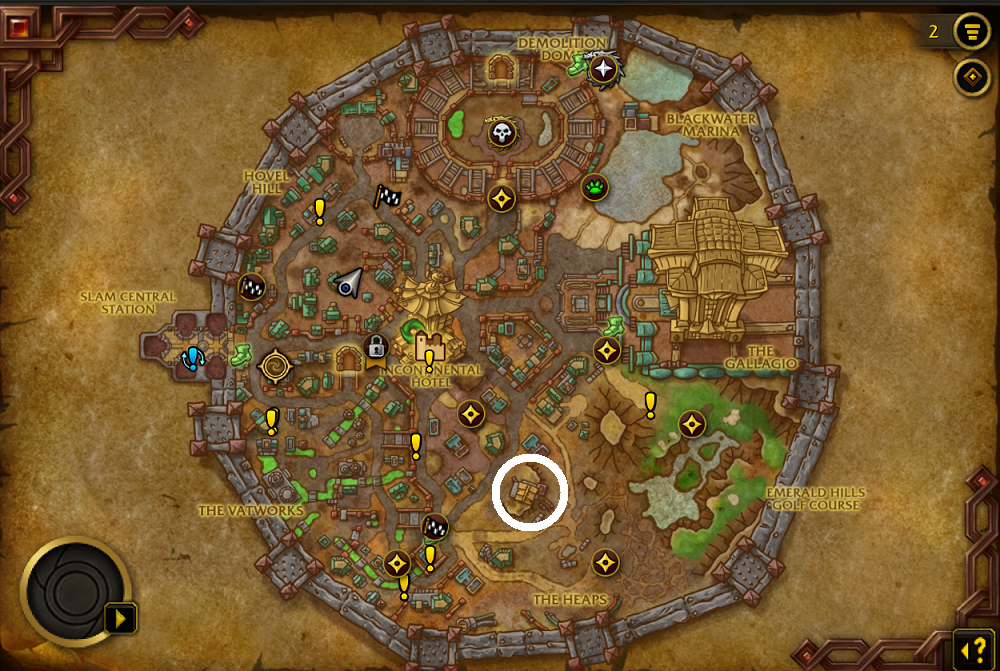Click the green paw print marker
1000x671 pixels.
(596, 187)
